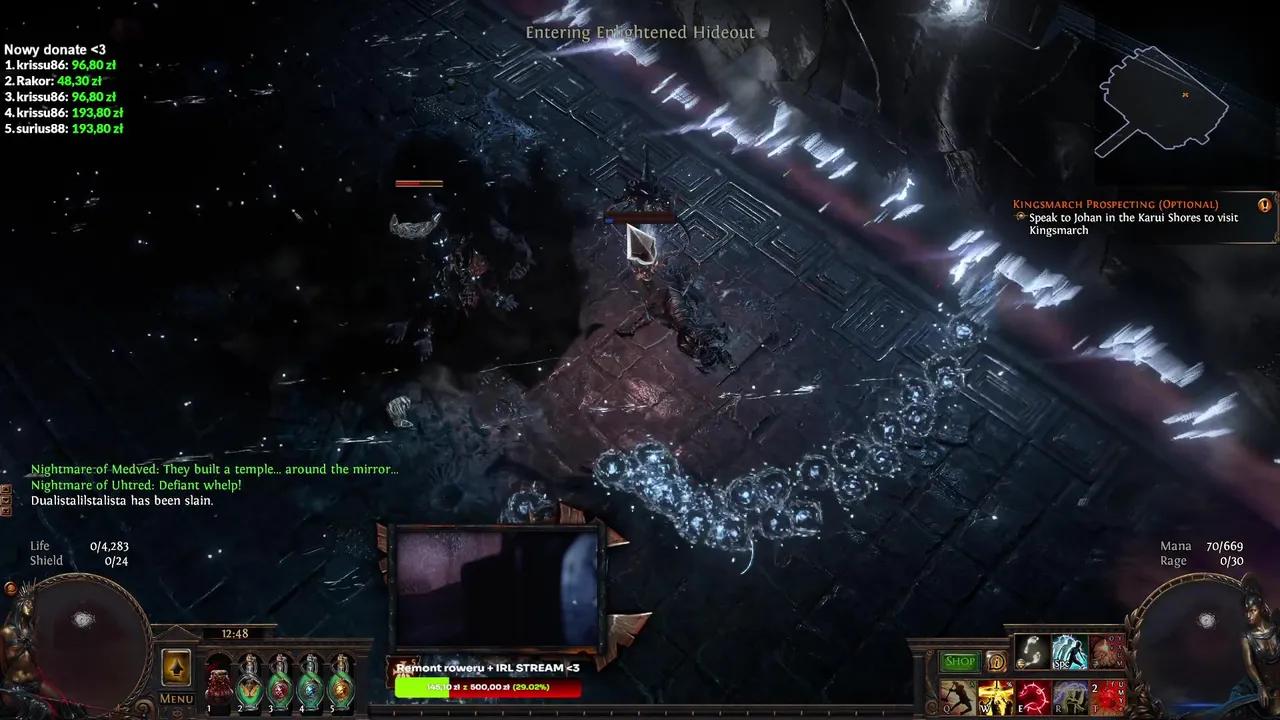Select the R skill icon

coord(1069,696)
